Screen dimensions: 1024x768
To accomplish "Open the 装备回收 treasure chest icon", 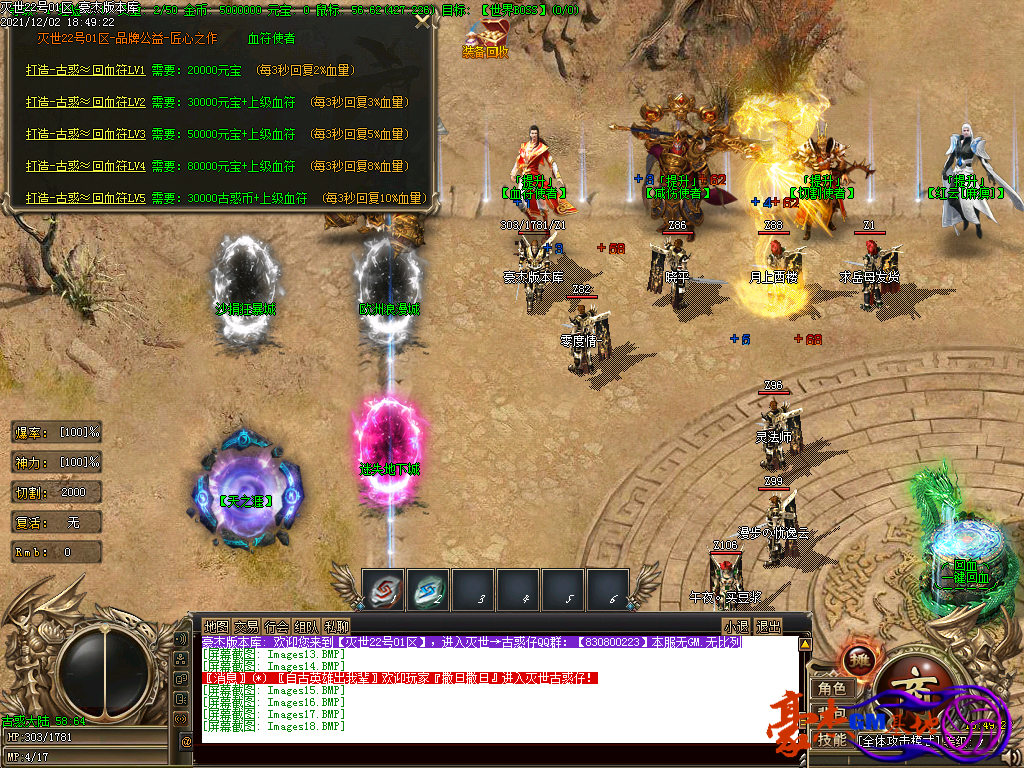I will [485, 36].
